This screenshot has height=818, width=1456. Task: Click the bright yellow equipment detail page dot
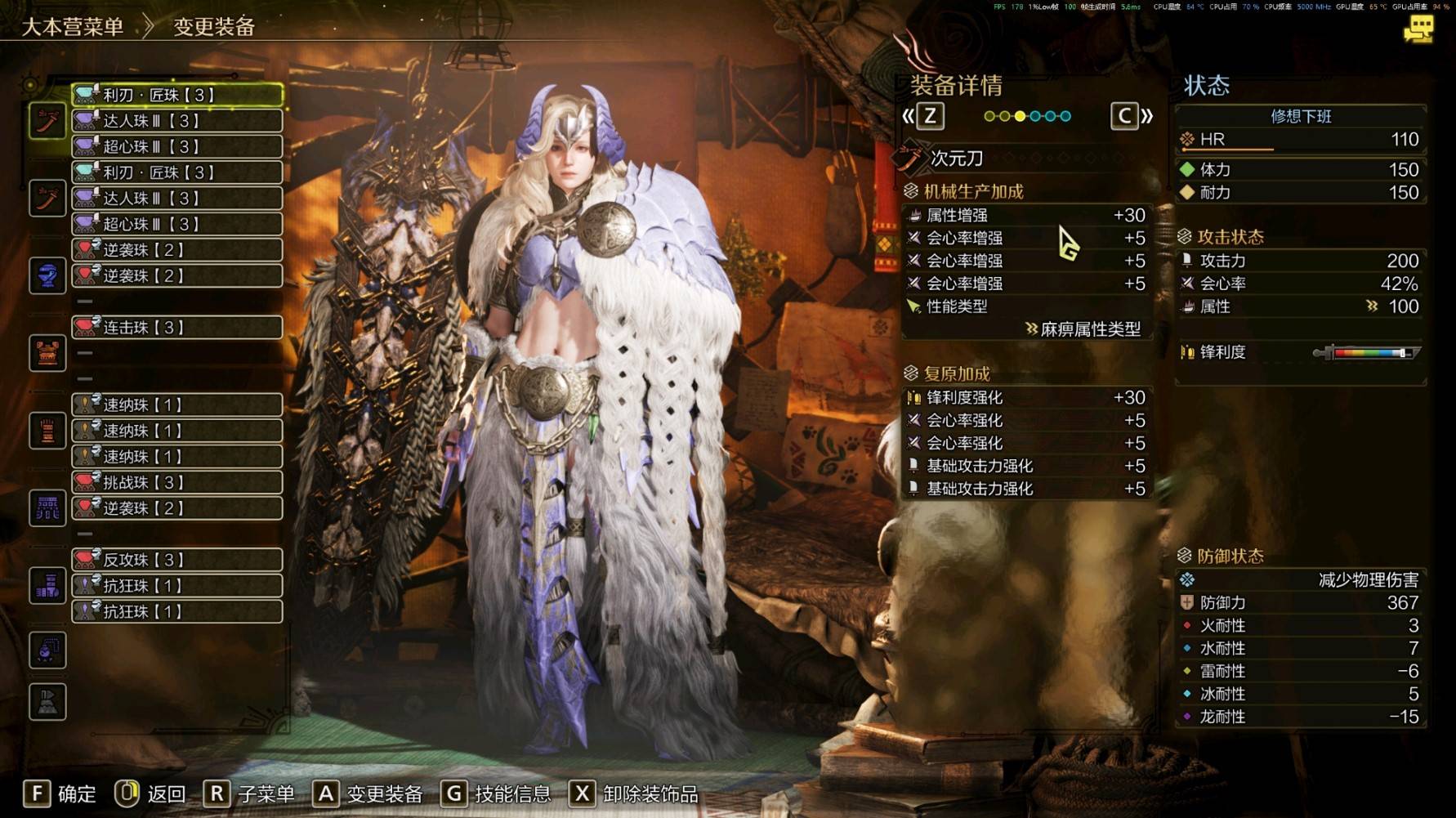1020,116
